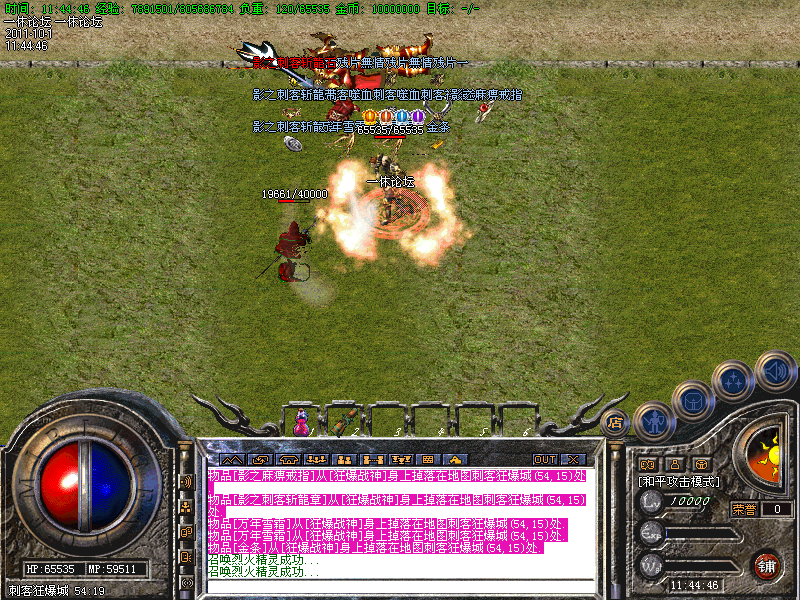The image size is (800, 600).
Task: Open the shop with the 店 button
Action: [616, 423]
